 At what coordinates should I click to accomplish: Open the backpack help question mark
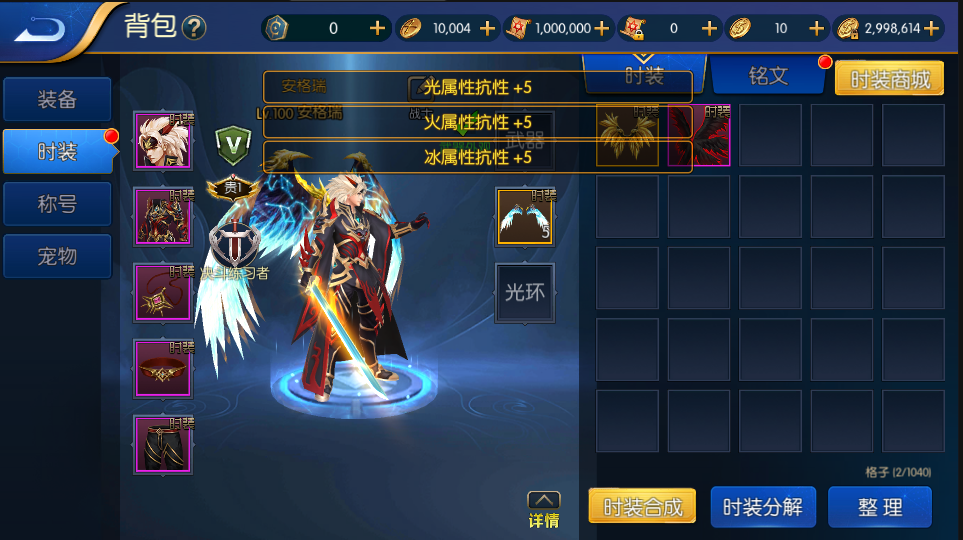coord(194,28)
